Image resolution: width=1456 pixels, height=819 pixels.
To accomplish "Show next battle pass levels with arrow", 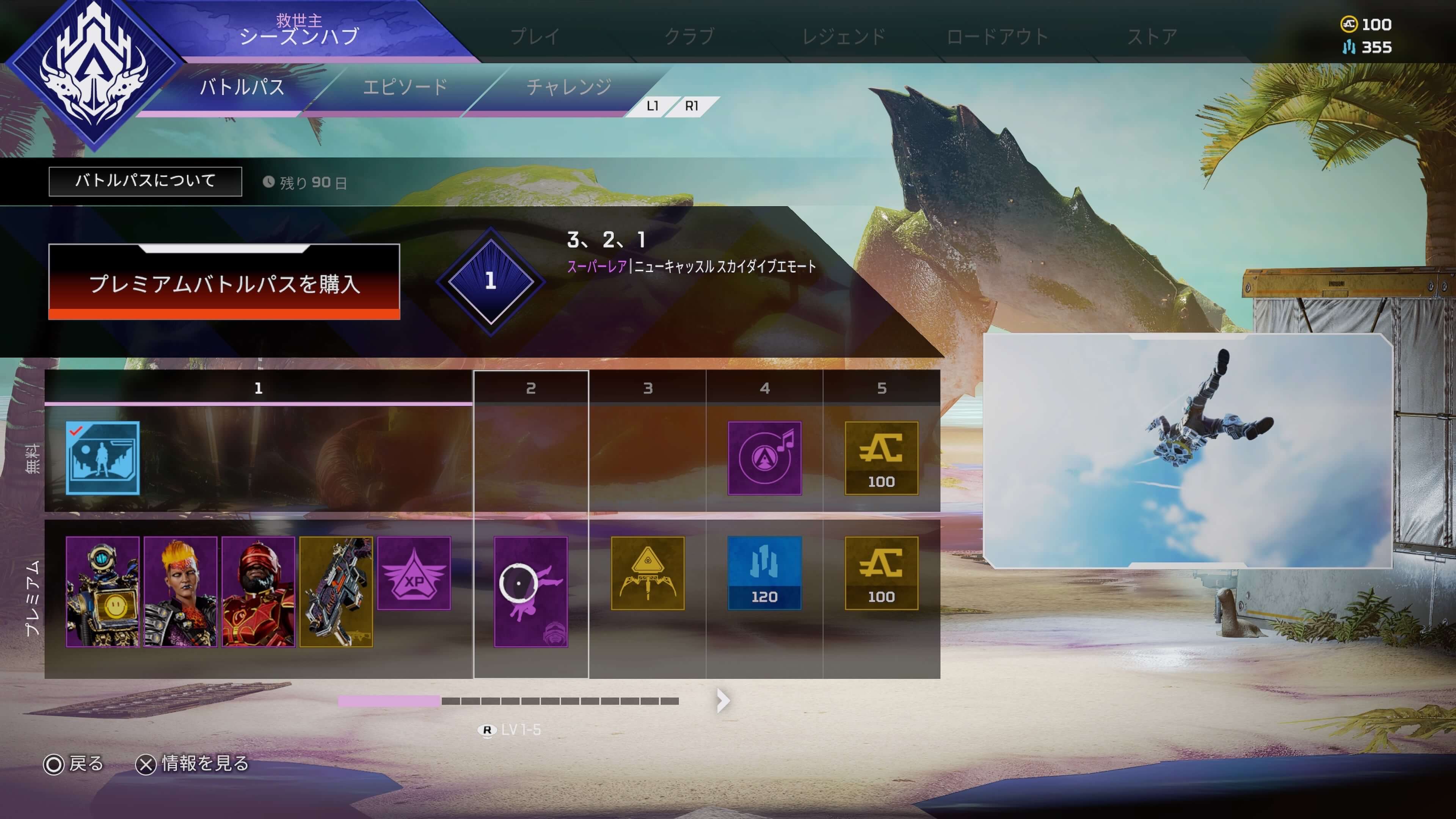I will click(x=723, y=701).
